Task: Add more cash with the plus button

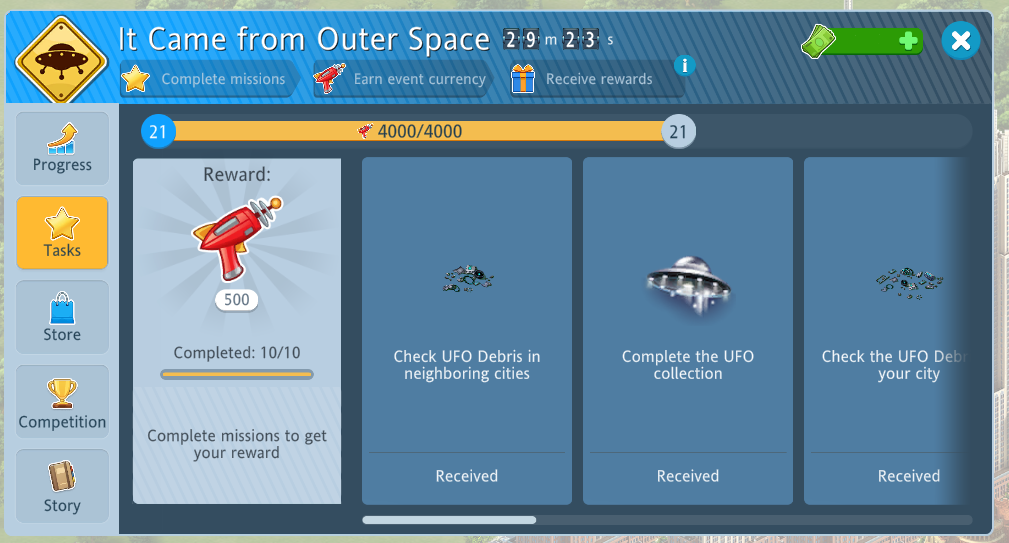Action: pyautogui.click(x=908, y=41)
